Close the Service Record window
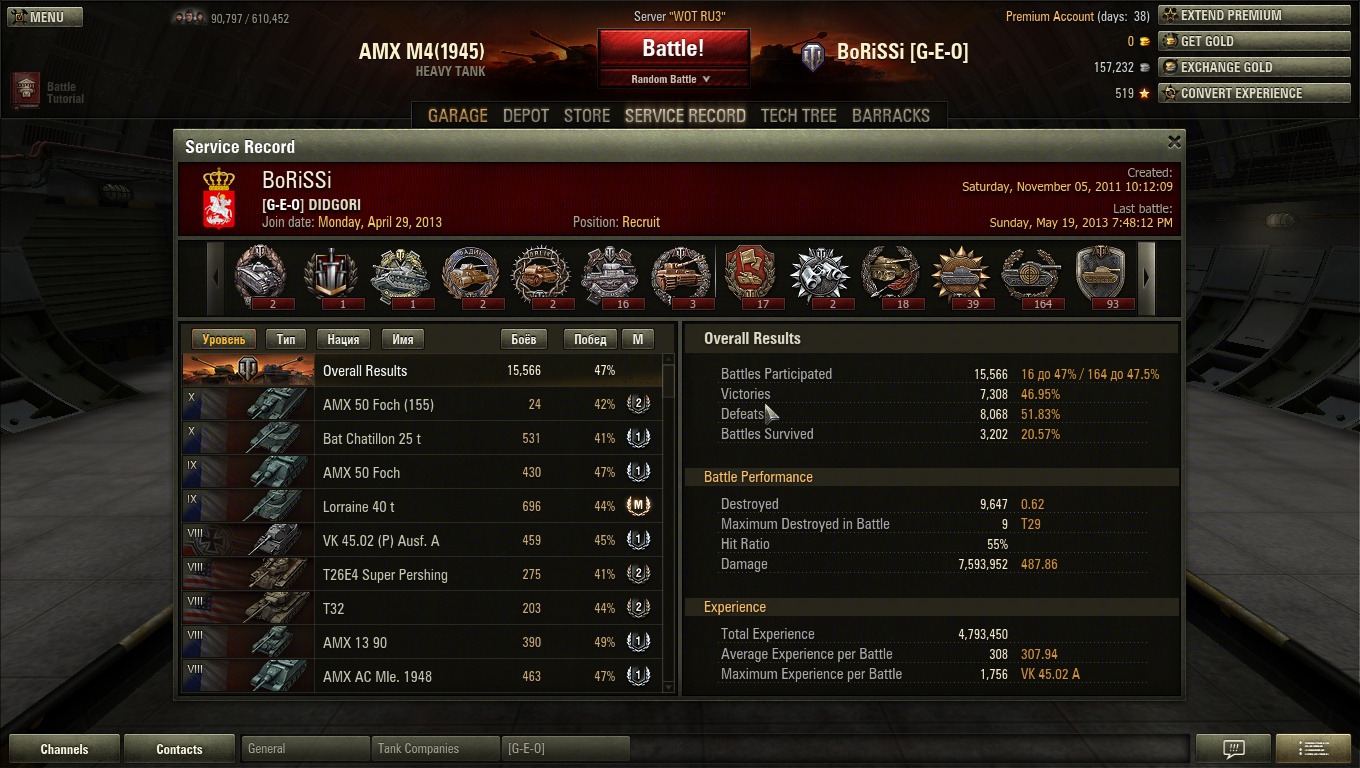The height and width of the screenshot is (768, 1360). pyautogui.click(x=1174, y=142)
